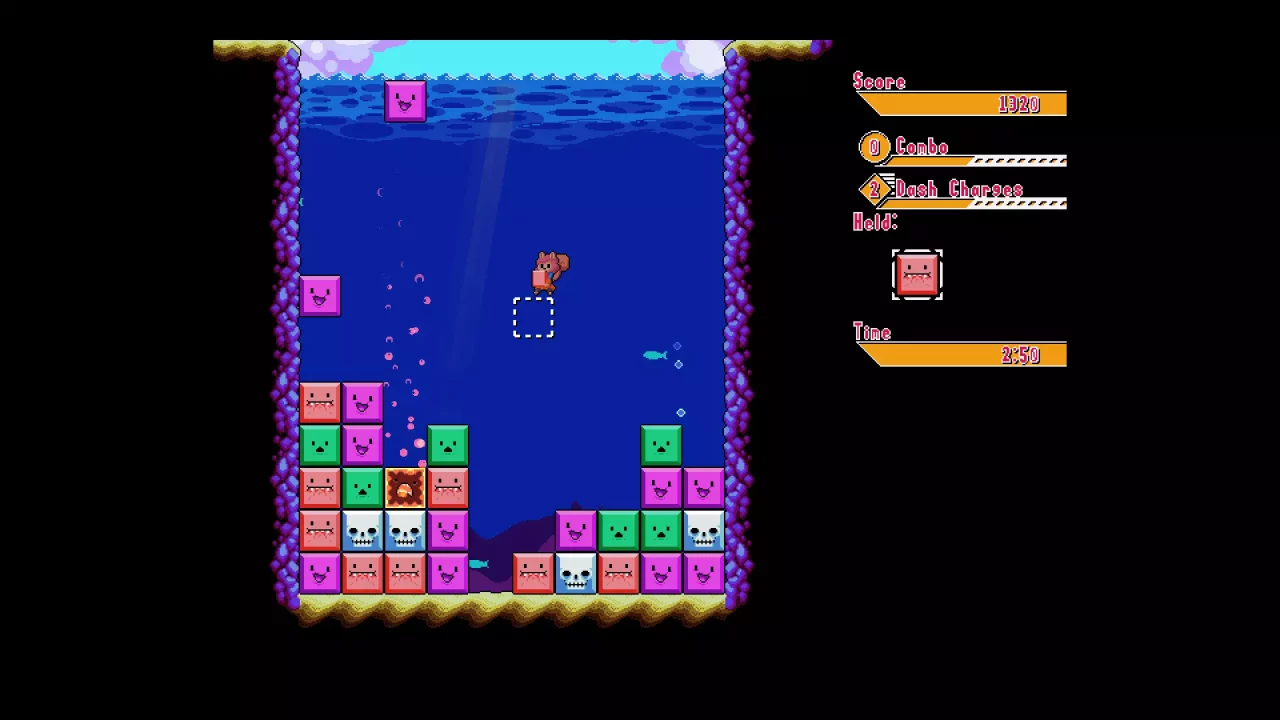Click the swimming fish near the right stack

coord(656,354)
